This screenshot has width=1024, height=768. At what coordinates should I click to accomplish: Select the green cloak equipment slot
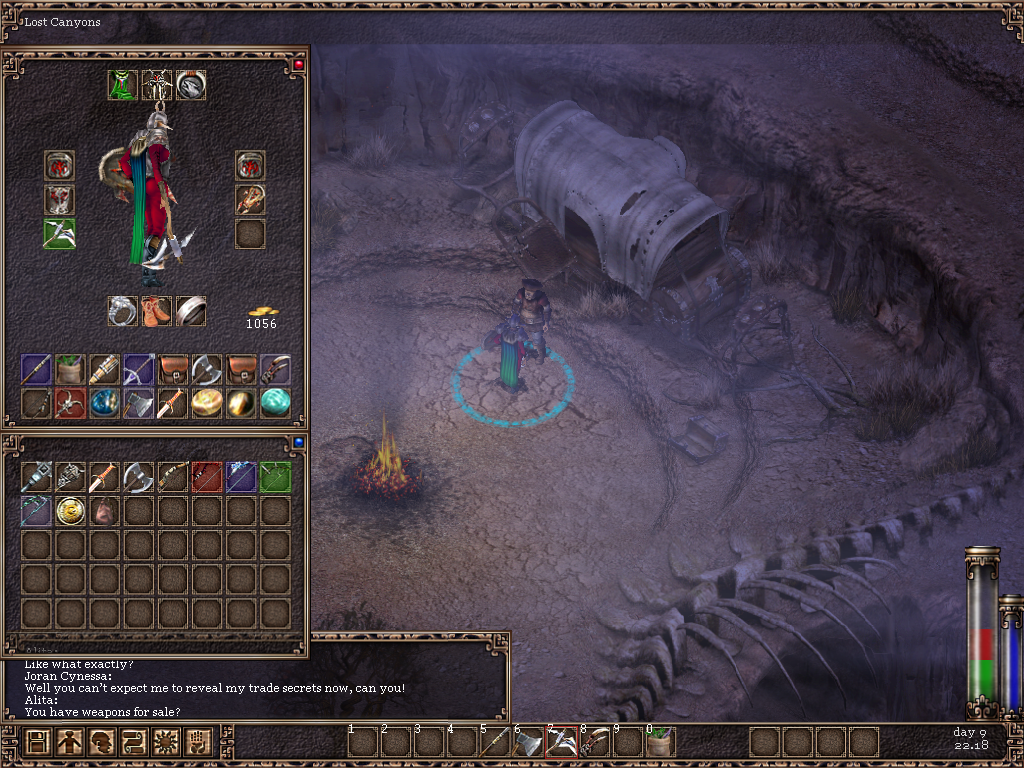[x=123, y=85]
